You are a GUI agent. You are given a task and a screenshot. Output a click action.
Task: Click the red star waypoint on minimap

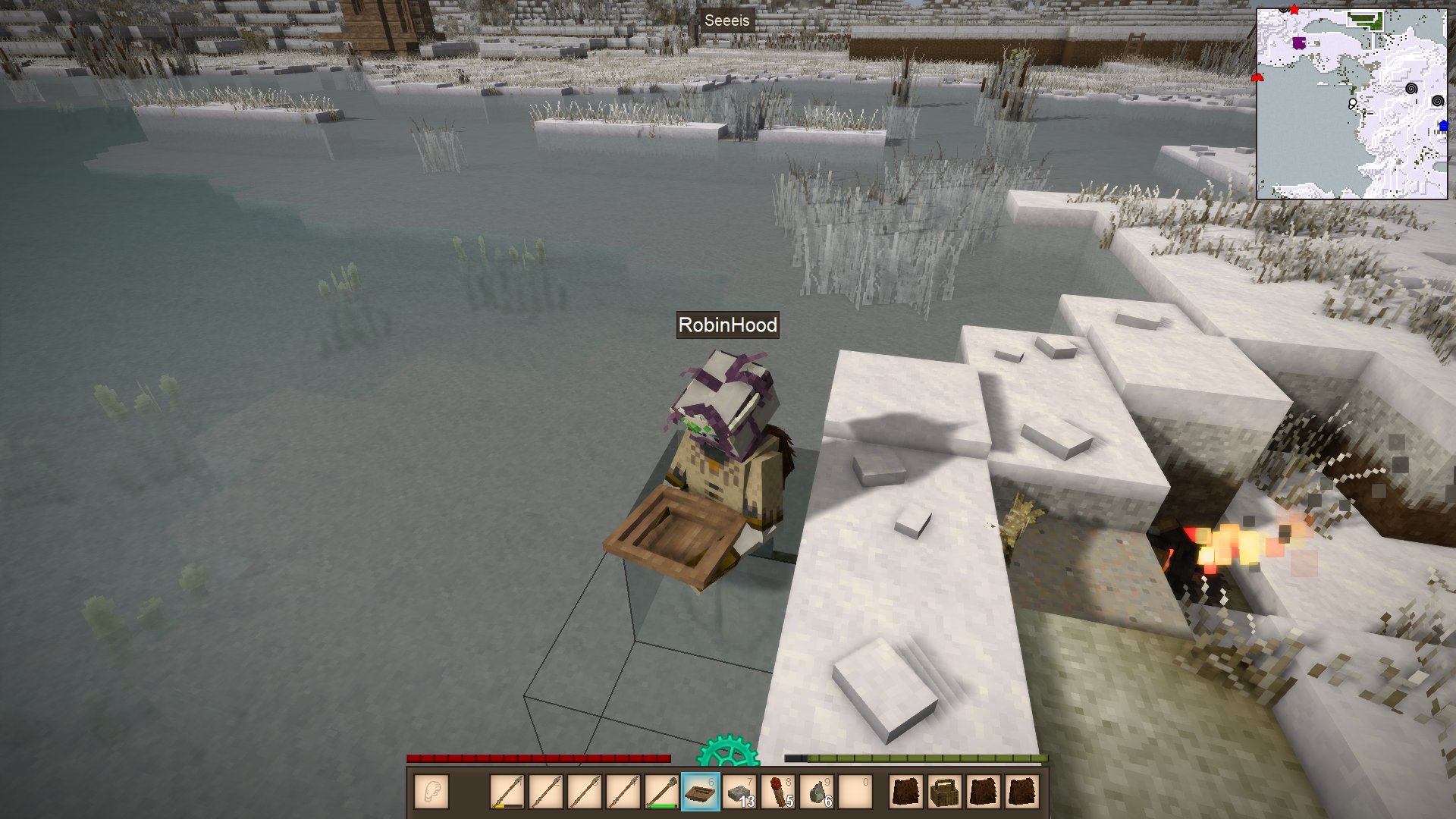[x=1294, y=10]
